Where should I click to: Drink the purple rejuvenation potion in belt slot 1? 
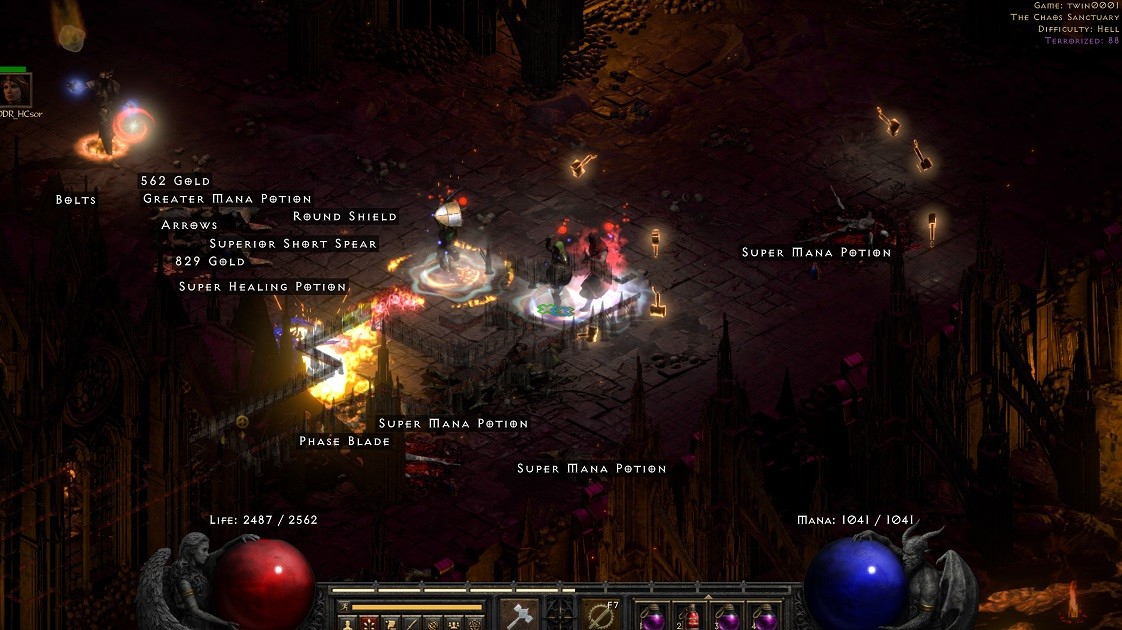pos(653,616)
